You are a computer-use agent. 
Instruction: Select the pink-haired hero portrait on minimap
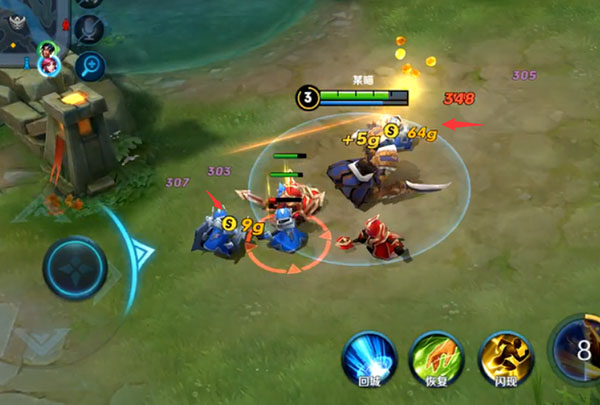[47, 64]
